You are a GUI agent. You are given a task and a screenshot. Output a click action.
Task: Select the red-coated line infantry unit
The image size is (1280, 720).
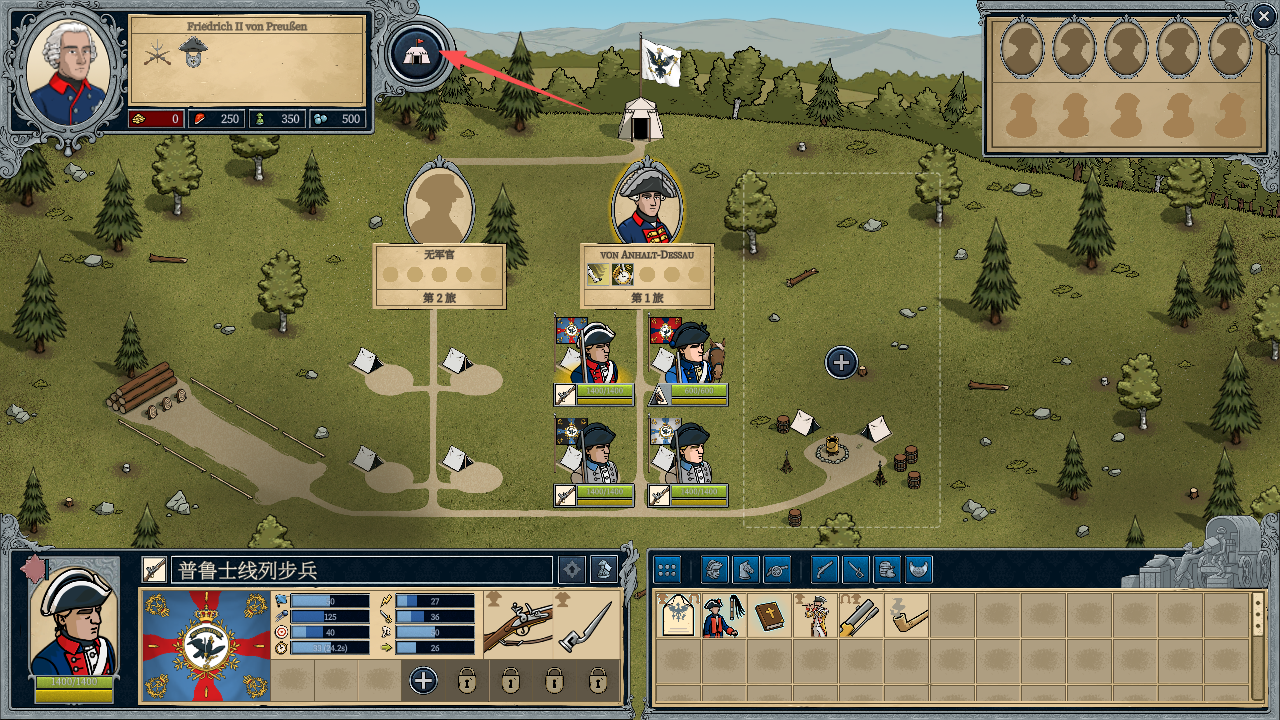(594, 352)
